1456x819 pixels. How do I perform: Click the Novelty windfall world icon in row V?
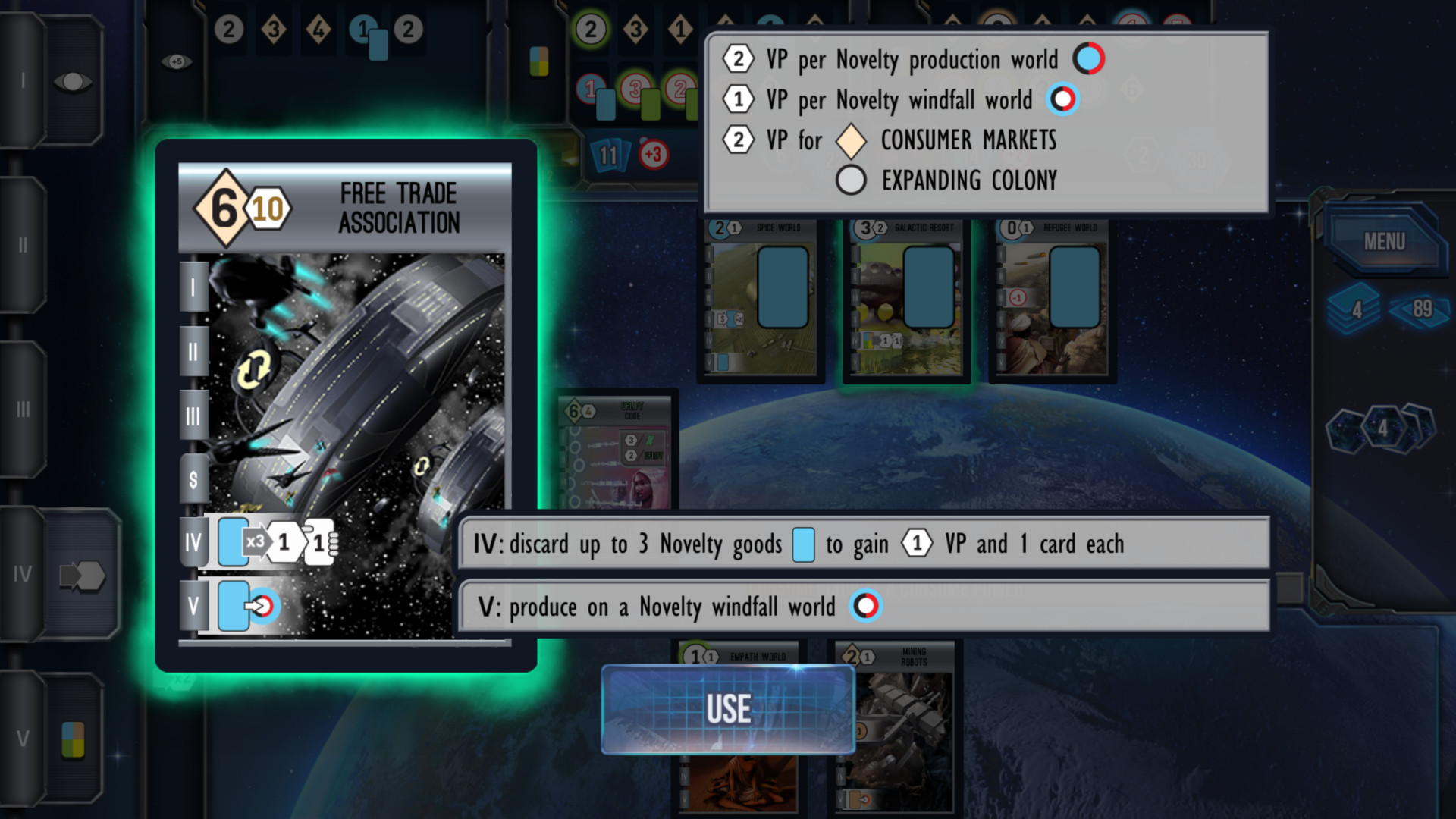click(865, 606)
